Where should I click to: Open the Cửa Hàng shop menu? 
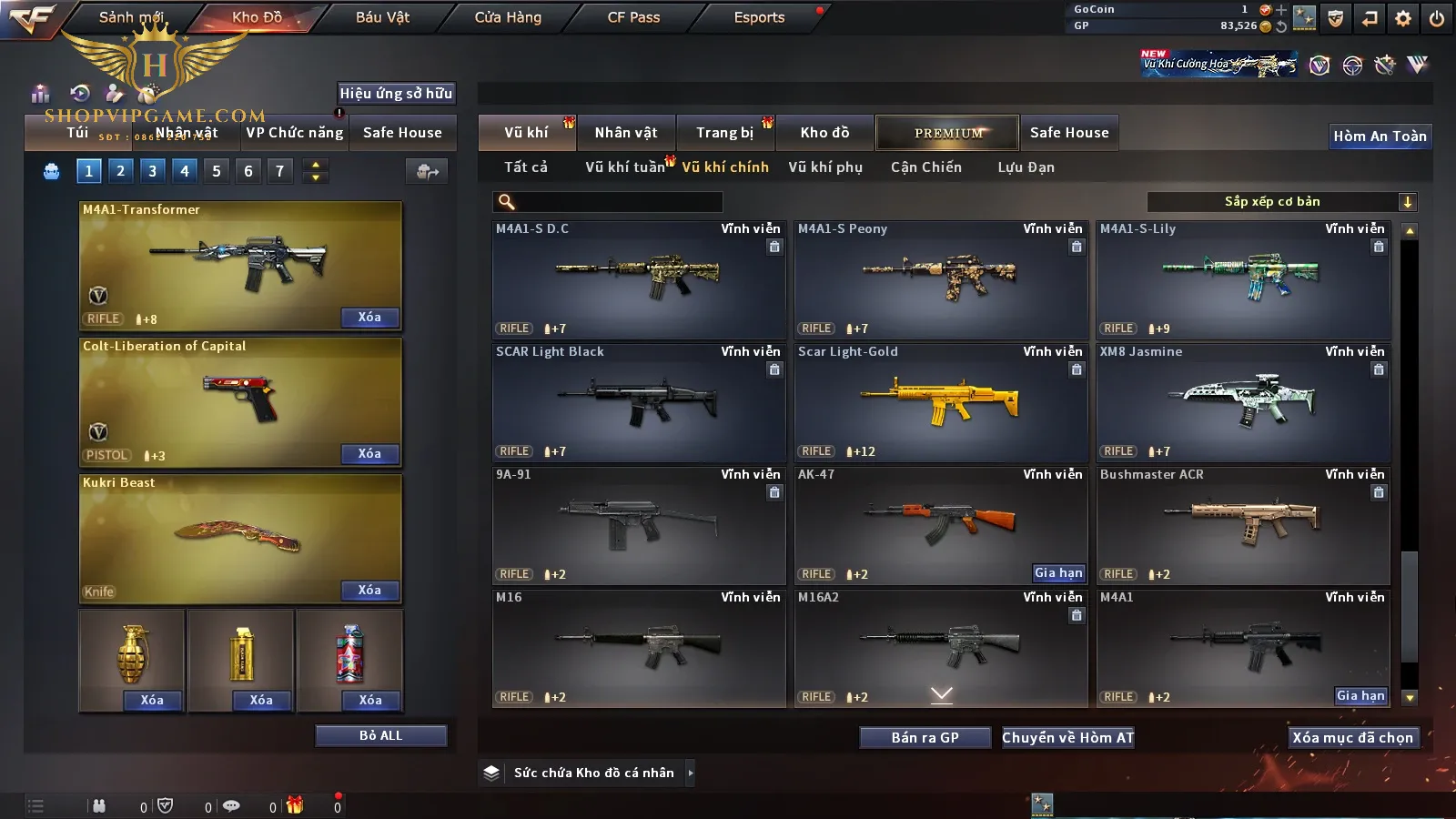(508, 17)
